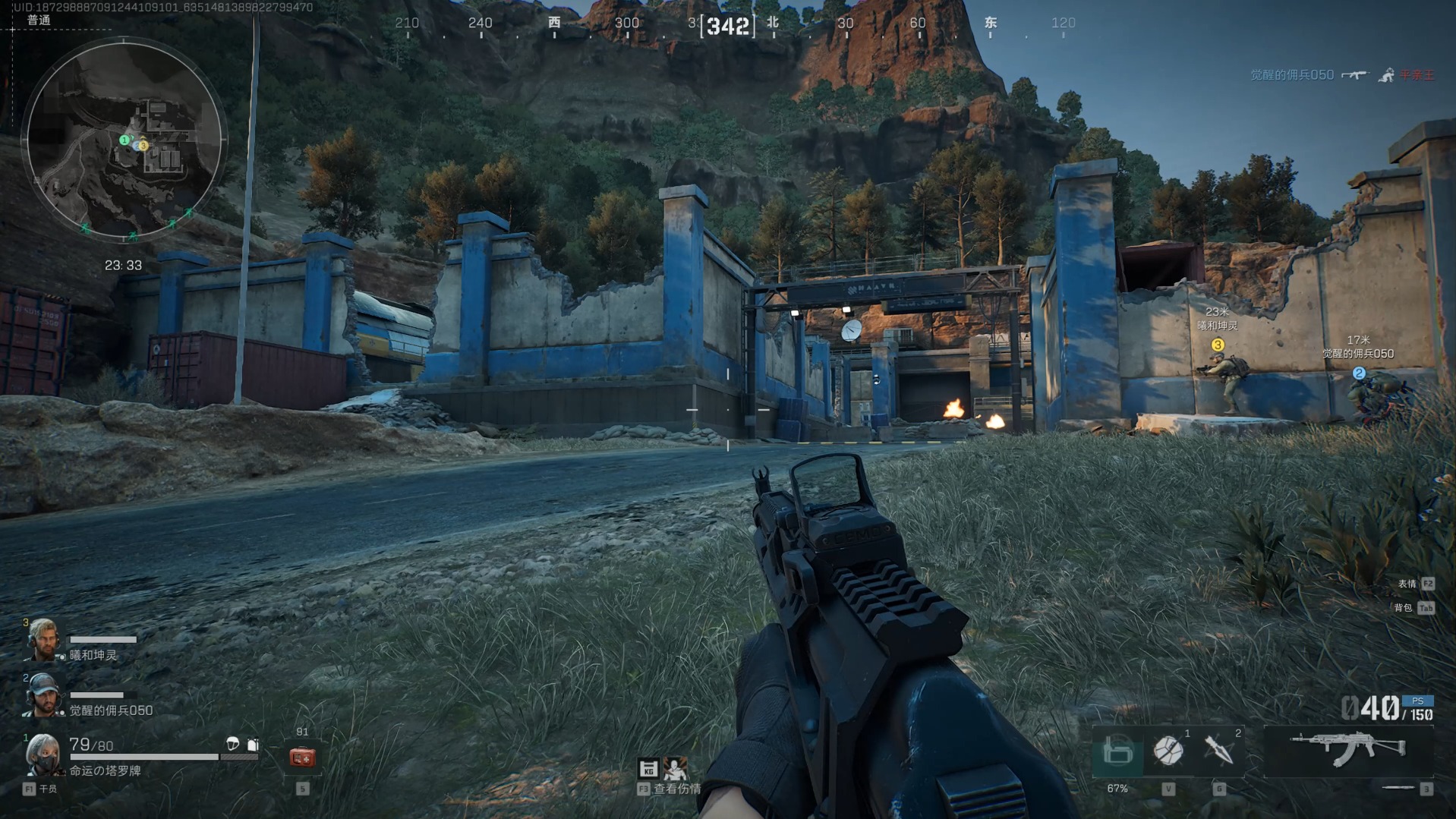Image resolution: width=1456 pixels, height=819 pixels.
Task: Activate the operator scanner ability icon
Action: (x=1117, y=752)
